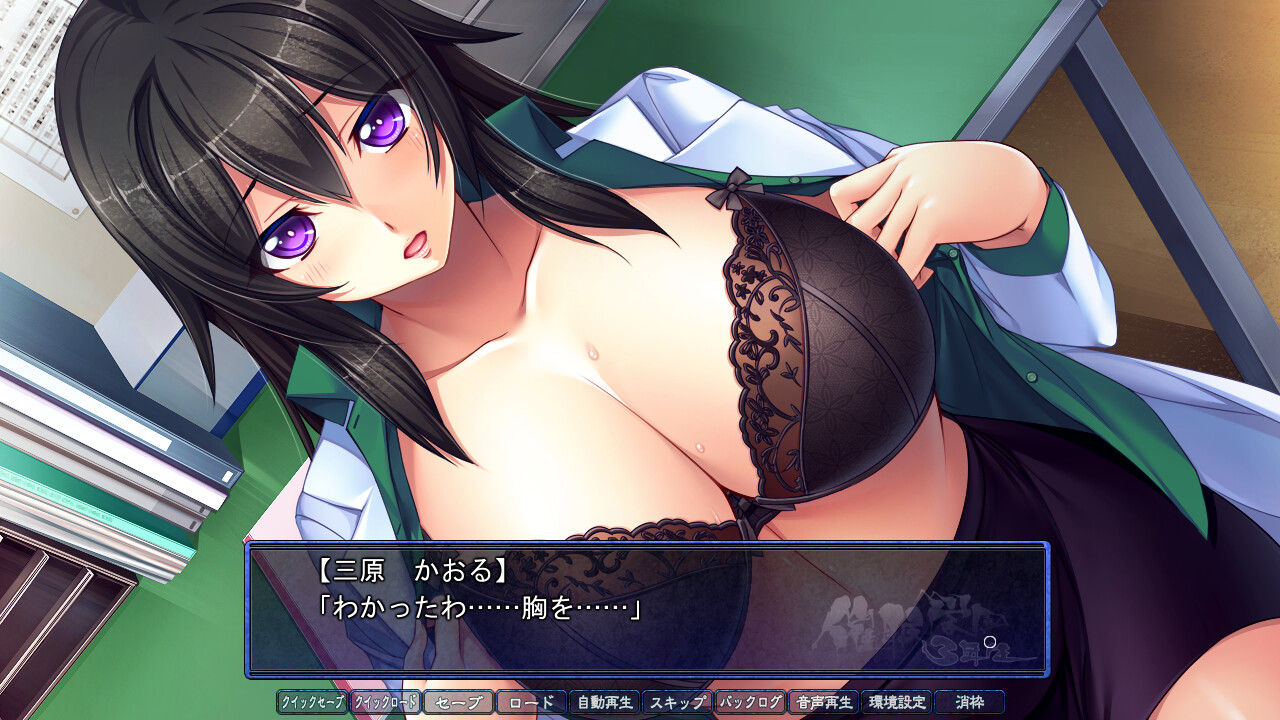Open the セーブ save menu
1280x720 pixels.
[458, 702]
